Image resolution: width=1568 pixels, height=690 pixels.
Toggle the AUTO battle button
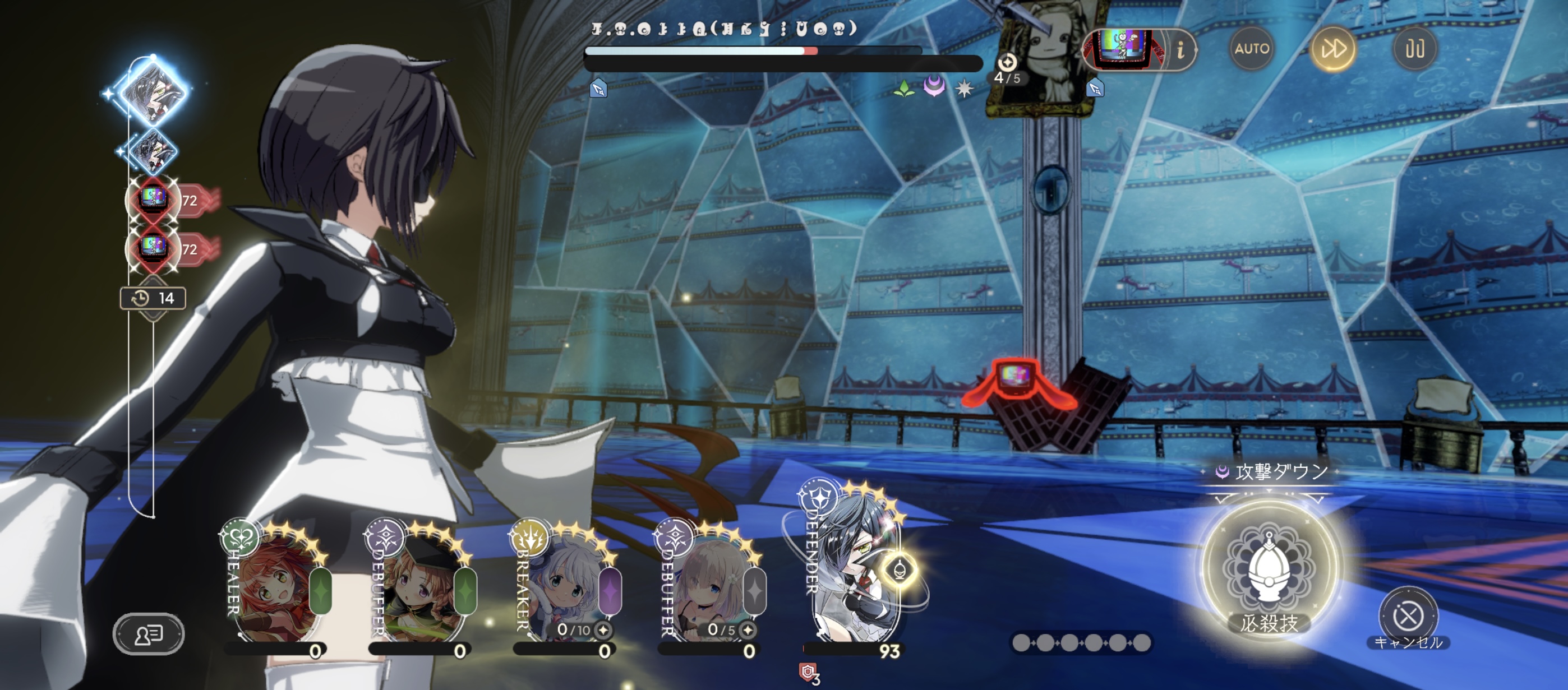coord(1251,49)
